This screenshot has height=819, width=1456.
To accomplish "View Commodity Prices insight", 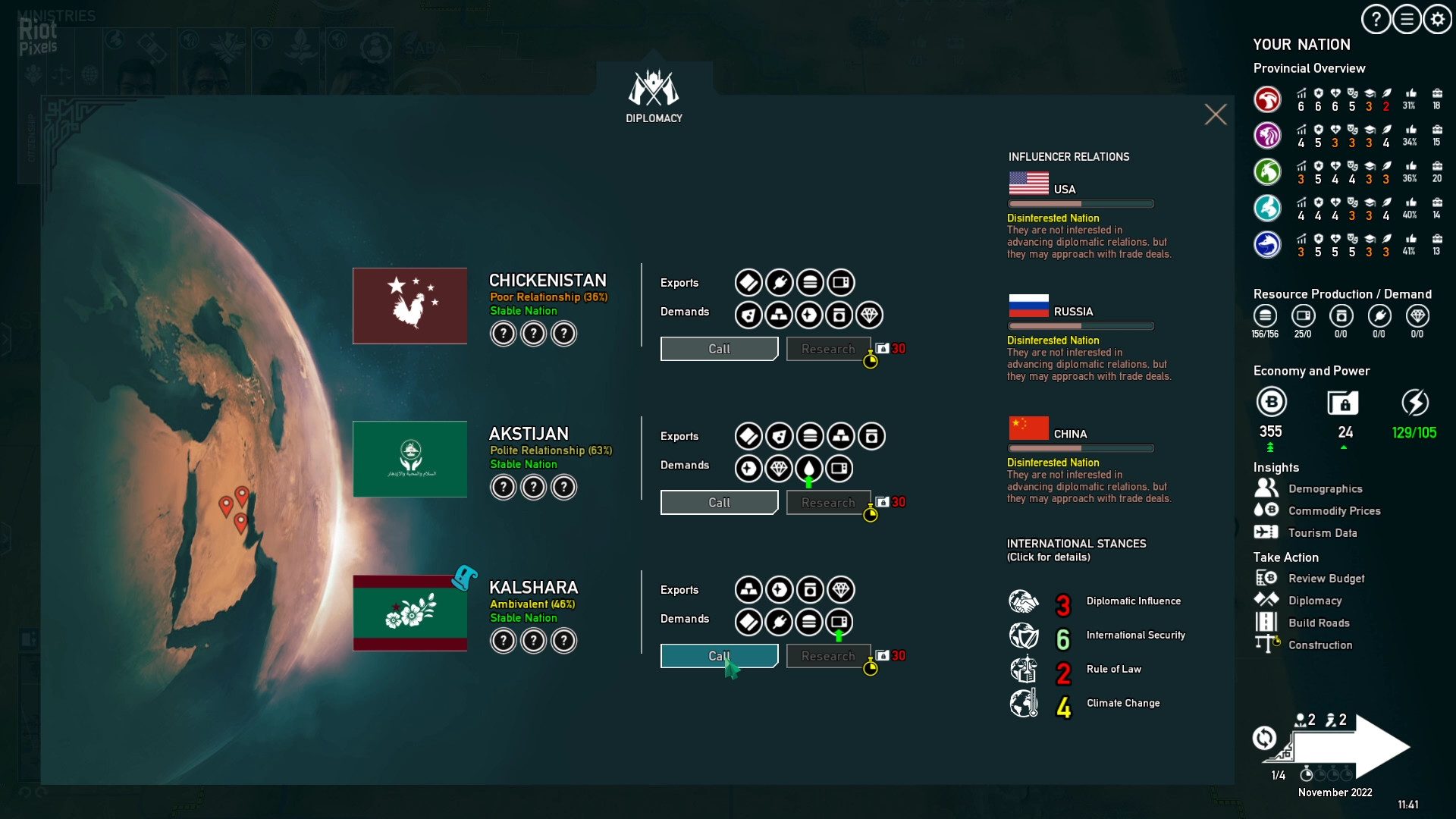I will [x=1334, y=511].
